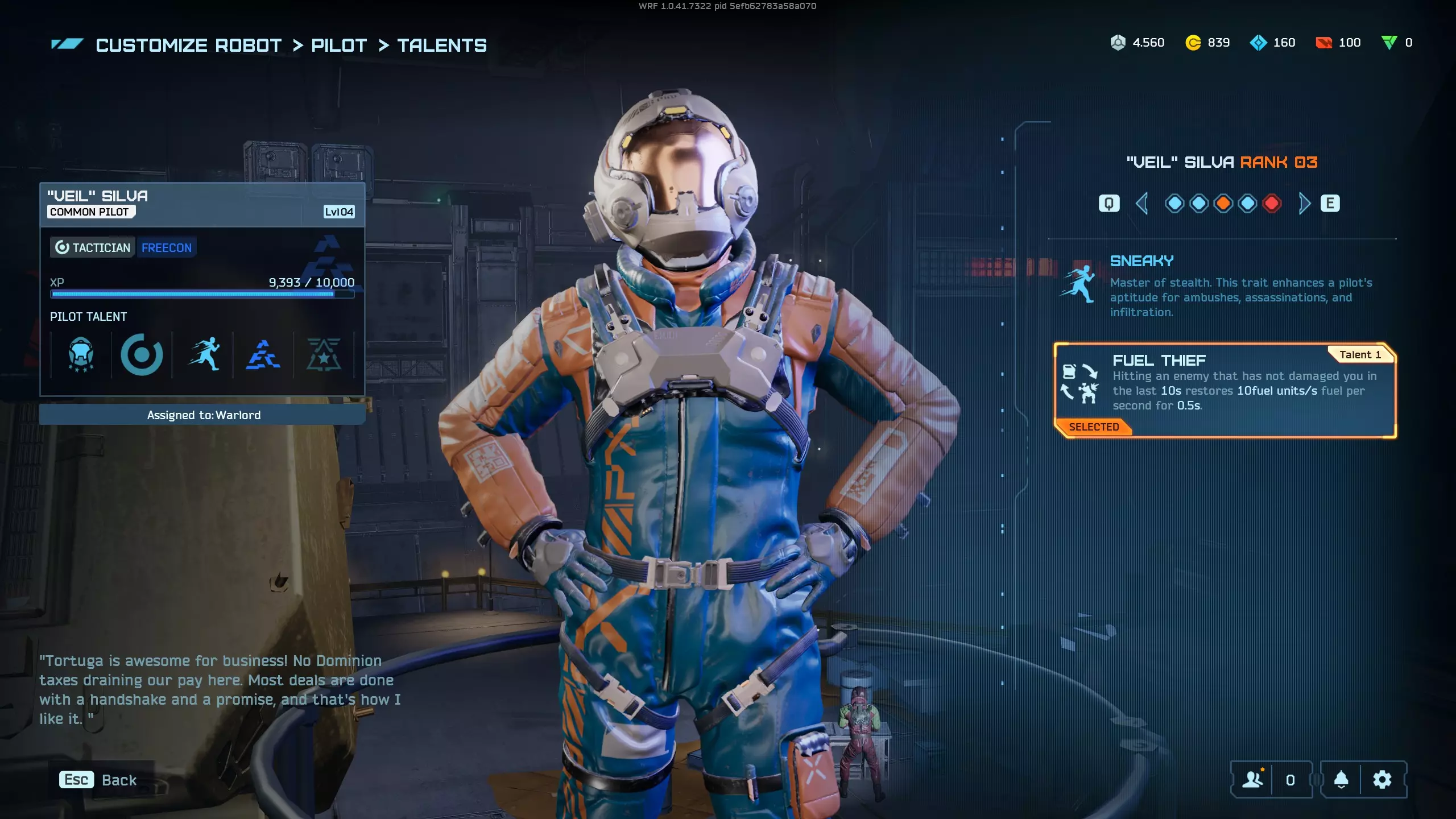Image resolution: width=1456 pixels, height=819 pixels.
Task: Select the blue triangle faction talent icon
Action: pyautogui.click(x=263, y=355)
